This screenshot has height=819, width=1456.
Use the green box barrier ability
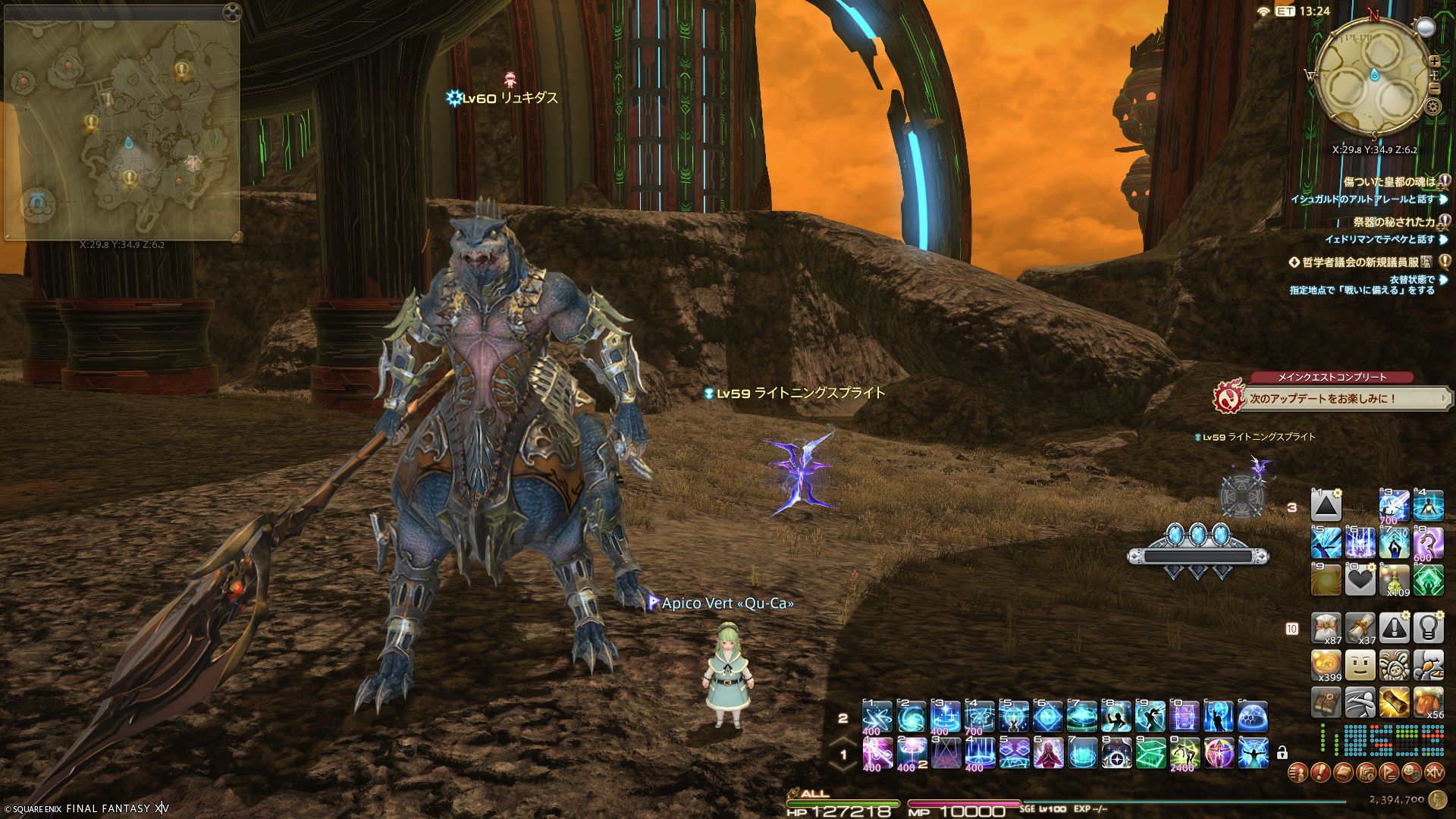[x=1150, y=753]
